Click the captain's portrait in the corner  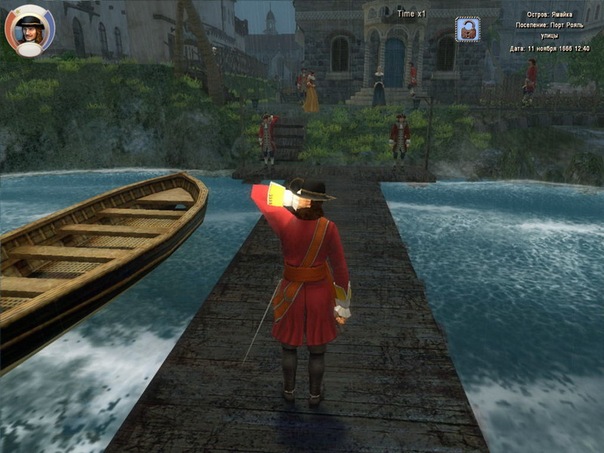coord(30,30)
